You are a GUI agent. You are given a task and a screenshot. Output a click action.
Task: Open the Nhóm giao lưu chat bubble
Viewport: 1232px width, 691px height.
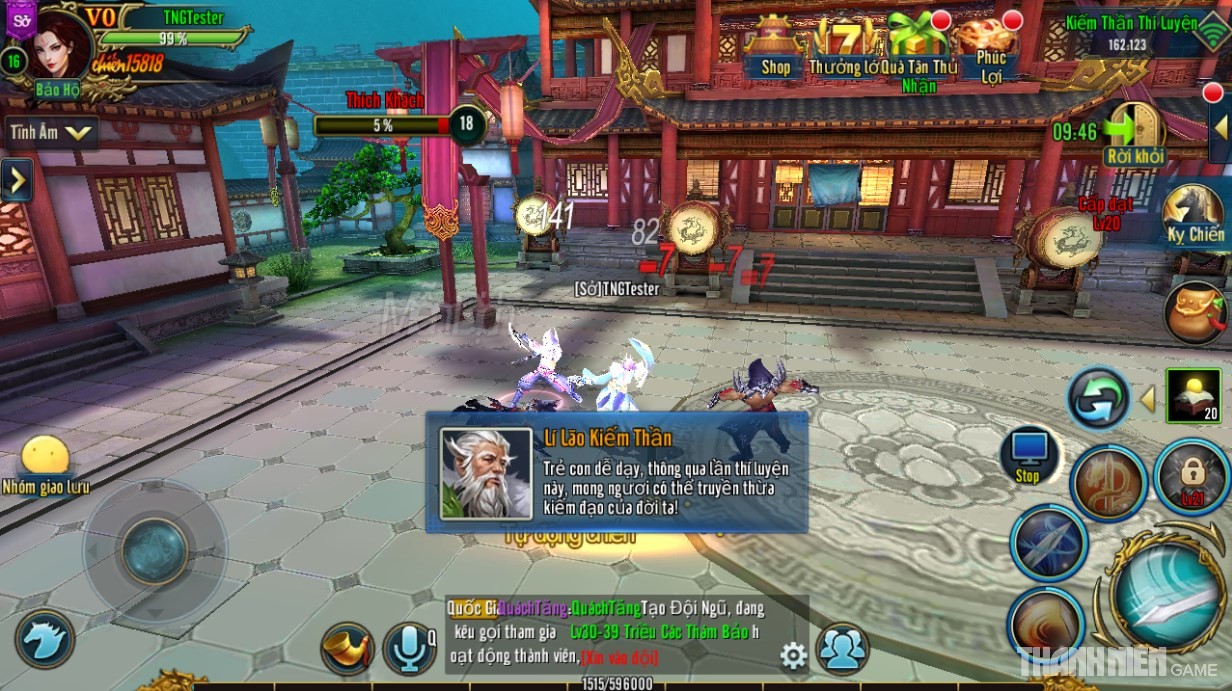(x=46, y=463)
